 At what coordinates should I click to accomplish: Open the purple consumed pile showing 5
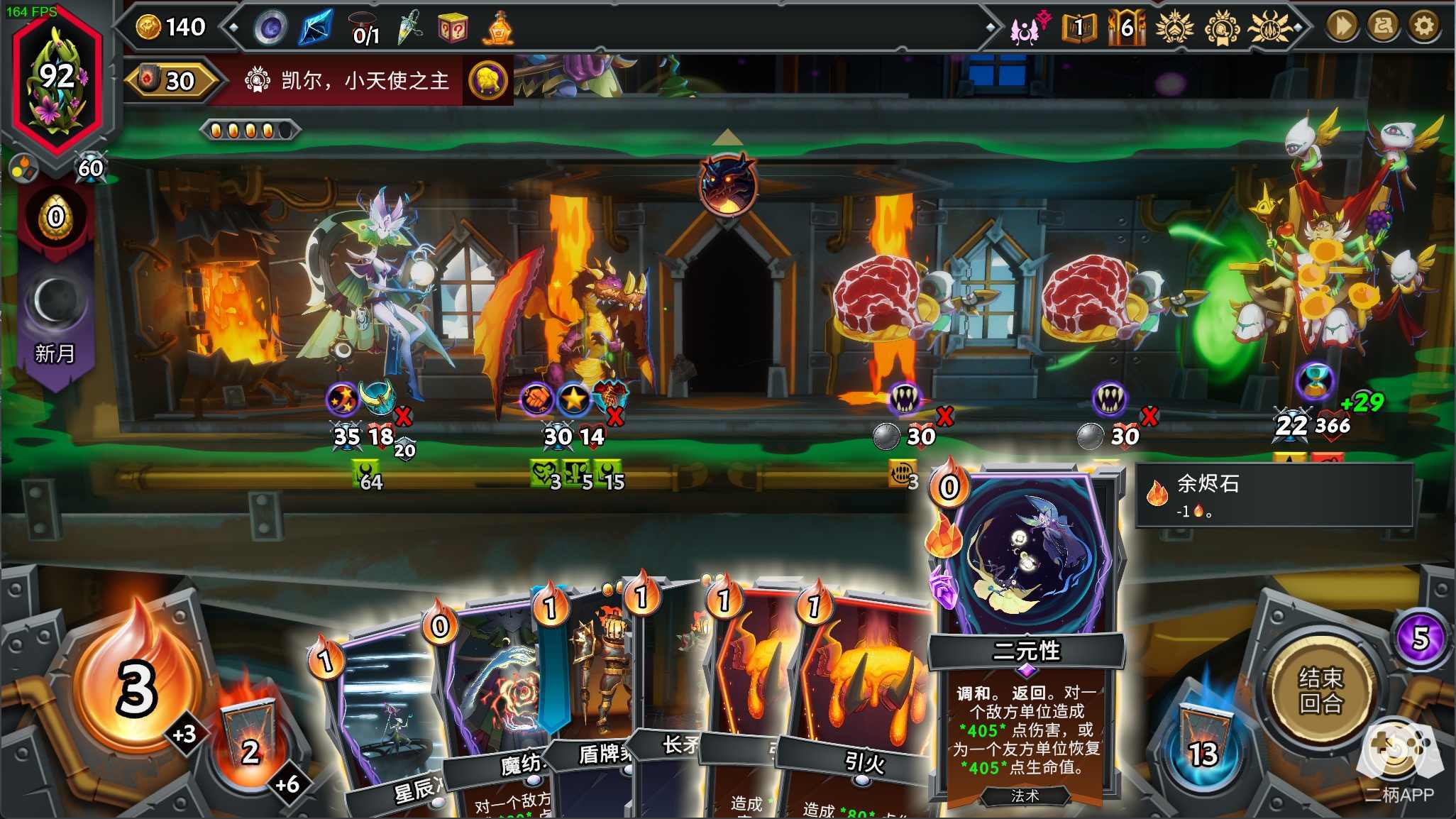1420,637
